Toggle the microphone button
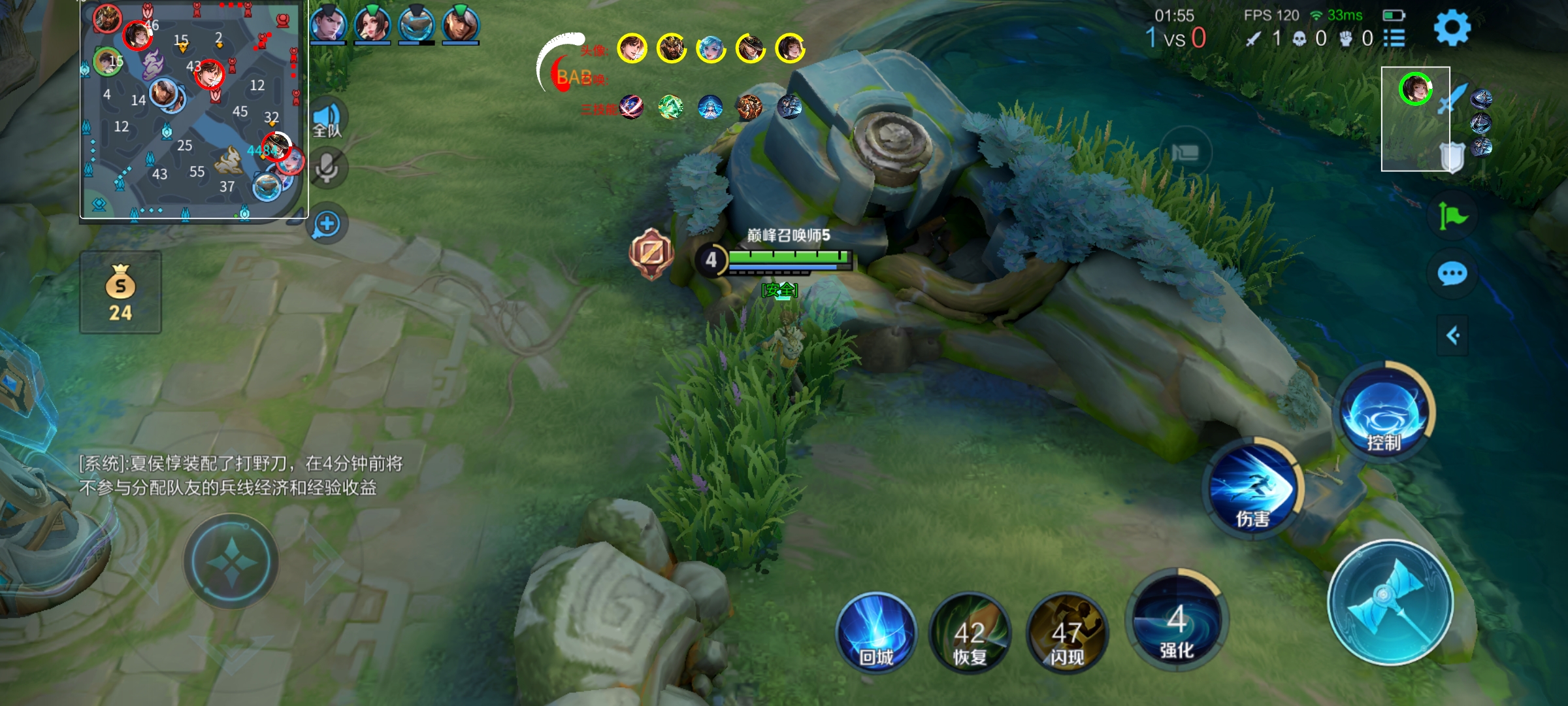This screenshot has width=1568, height=706. pos(327,169)
